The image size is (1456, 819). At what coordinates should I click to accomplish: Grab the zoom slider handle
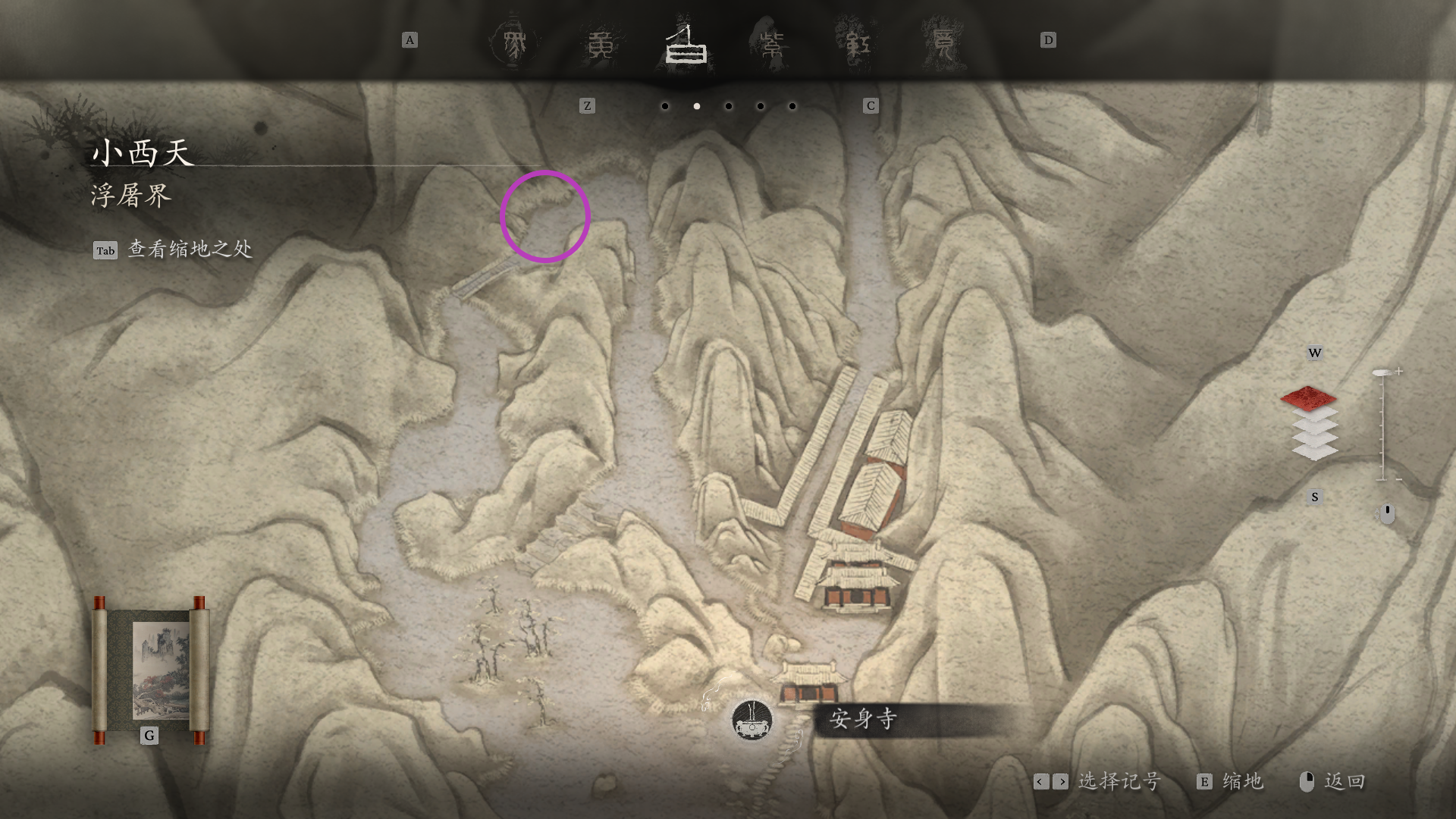(1382, 372)
